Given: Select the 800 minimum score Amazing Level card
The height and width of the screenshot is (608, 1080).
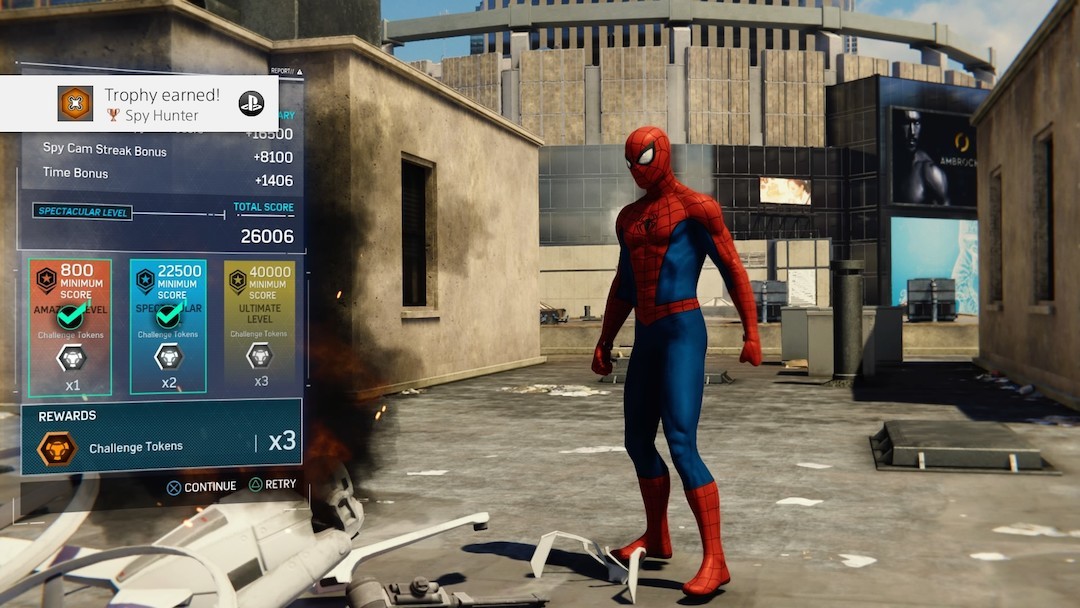Looking at the screenshot, I should click(x=70, y=327).
